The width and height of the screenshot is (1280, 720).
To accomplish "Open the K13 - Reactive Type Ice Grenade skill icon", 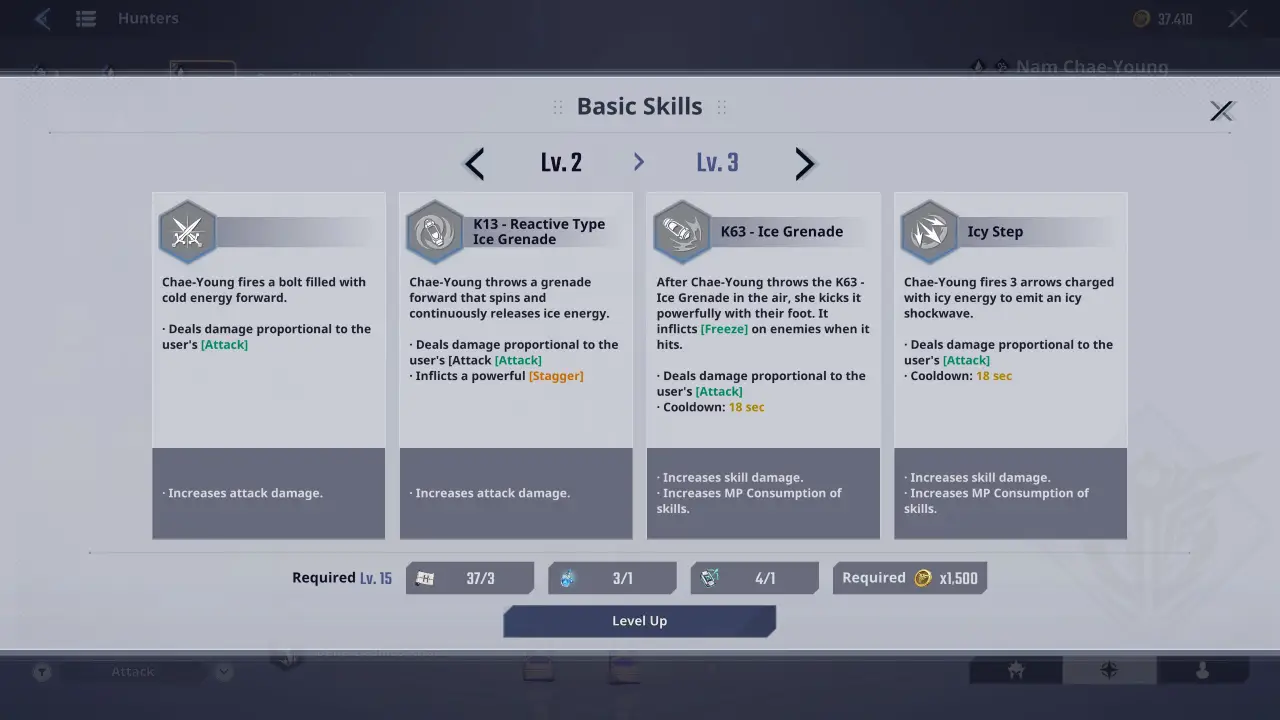I will [x=434, y=231].
